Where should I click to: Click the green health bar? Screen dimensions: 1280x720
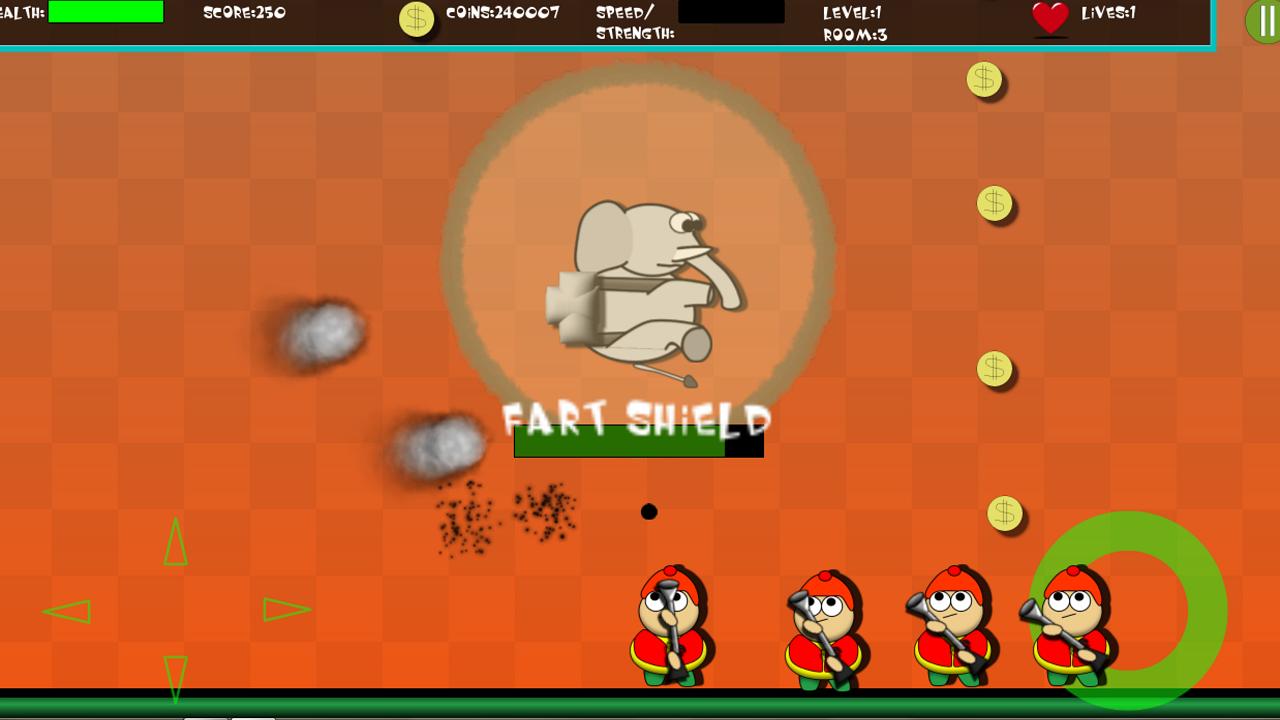108,12
